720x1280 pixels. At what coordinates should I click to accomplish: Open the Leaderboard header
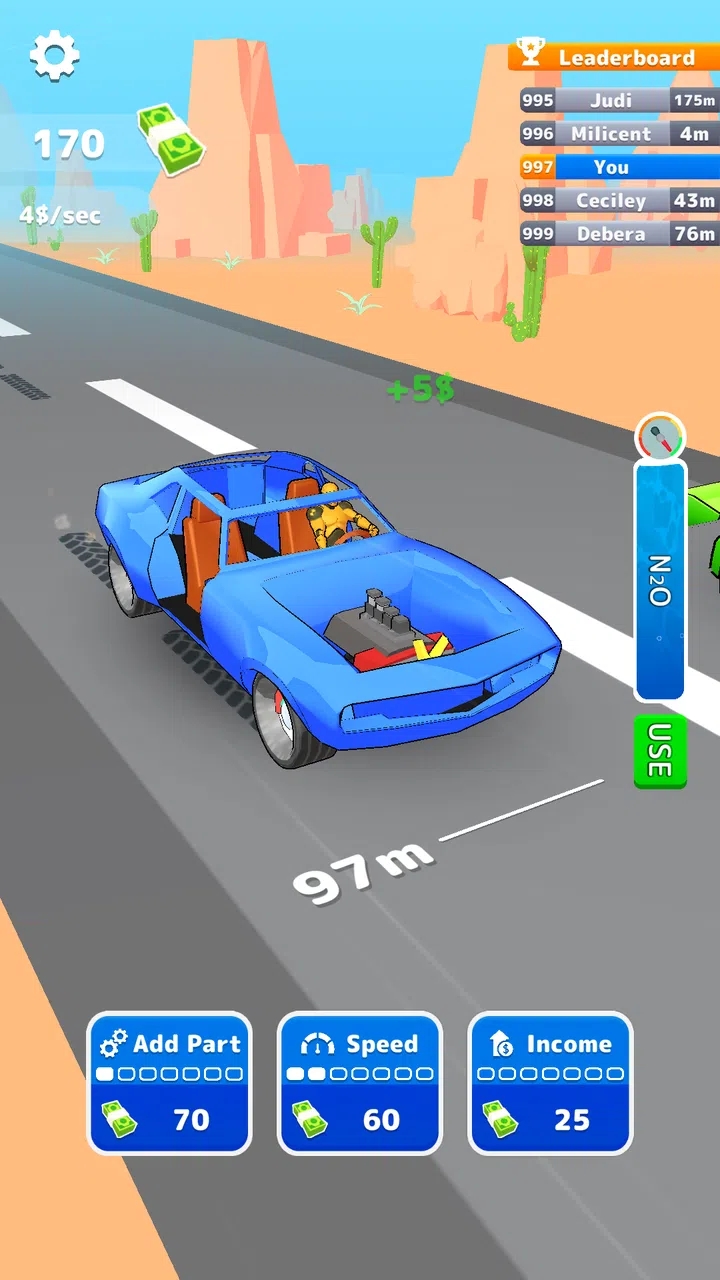614,57
